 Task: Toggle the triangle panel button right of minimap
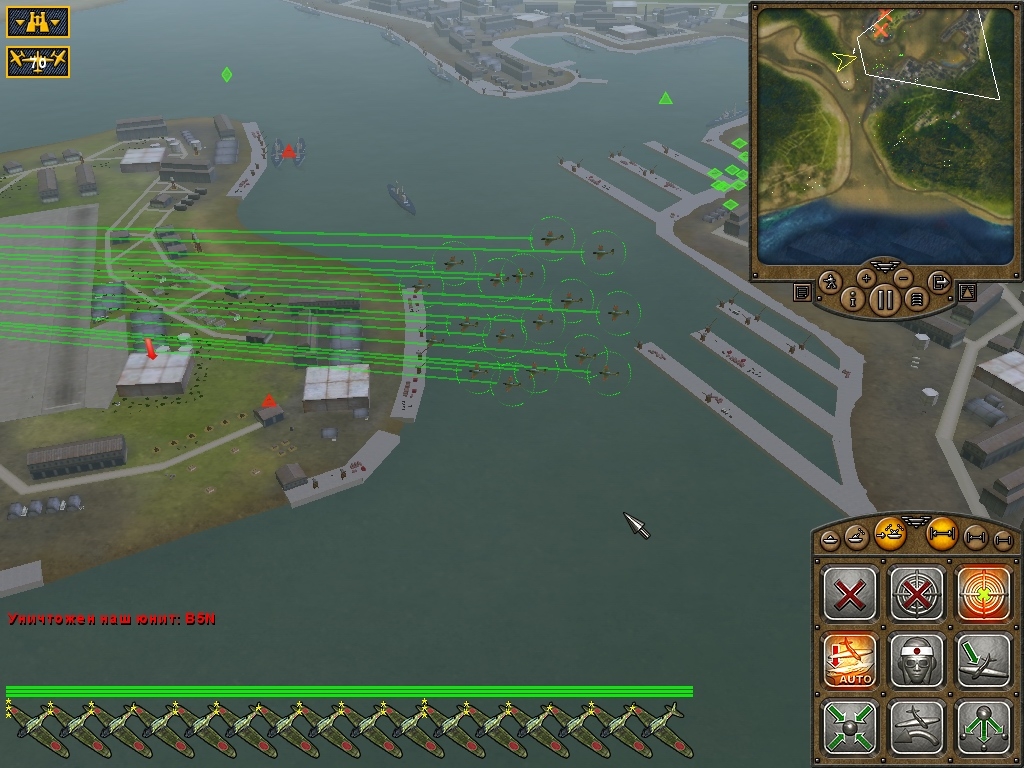[x=967, y=292]
